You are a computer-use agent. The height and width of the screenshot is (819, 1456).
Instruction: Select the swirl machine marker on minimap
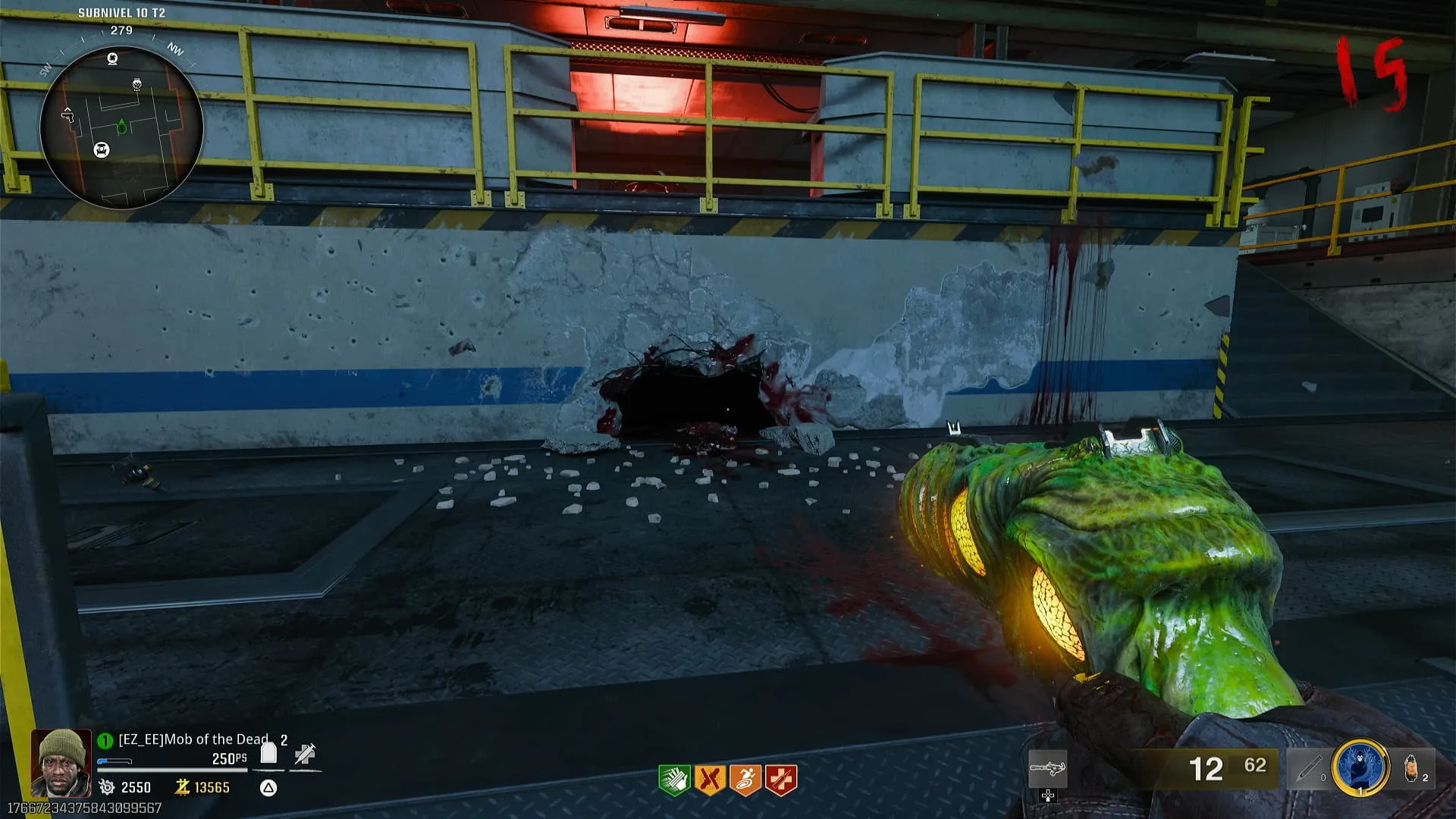coord(113,58)
